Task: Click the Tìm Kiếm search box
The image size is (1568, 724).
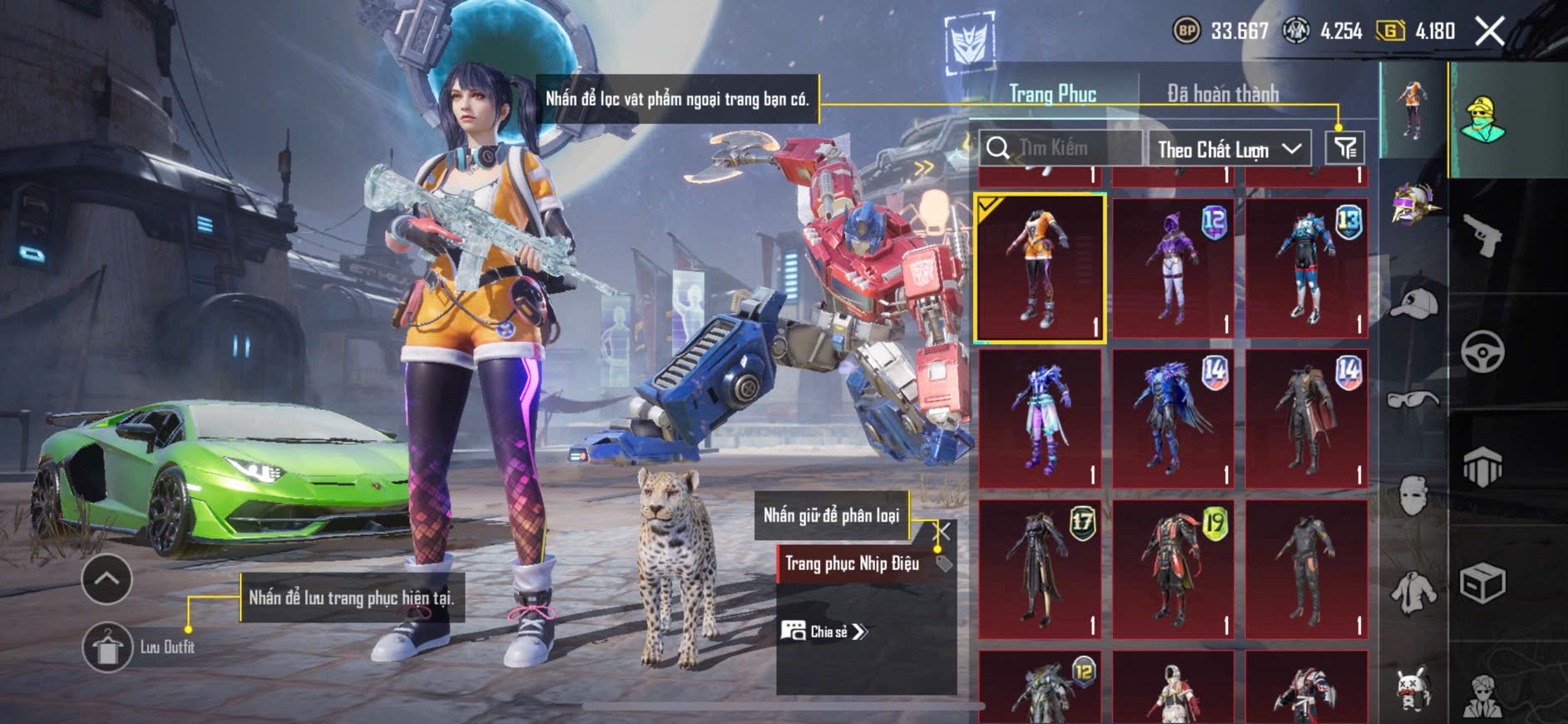Action: (x=1061, y=148)
